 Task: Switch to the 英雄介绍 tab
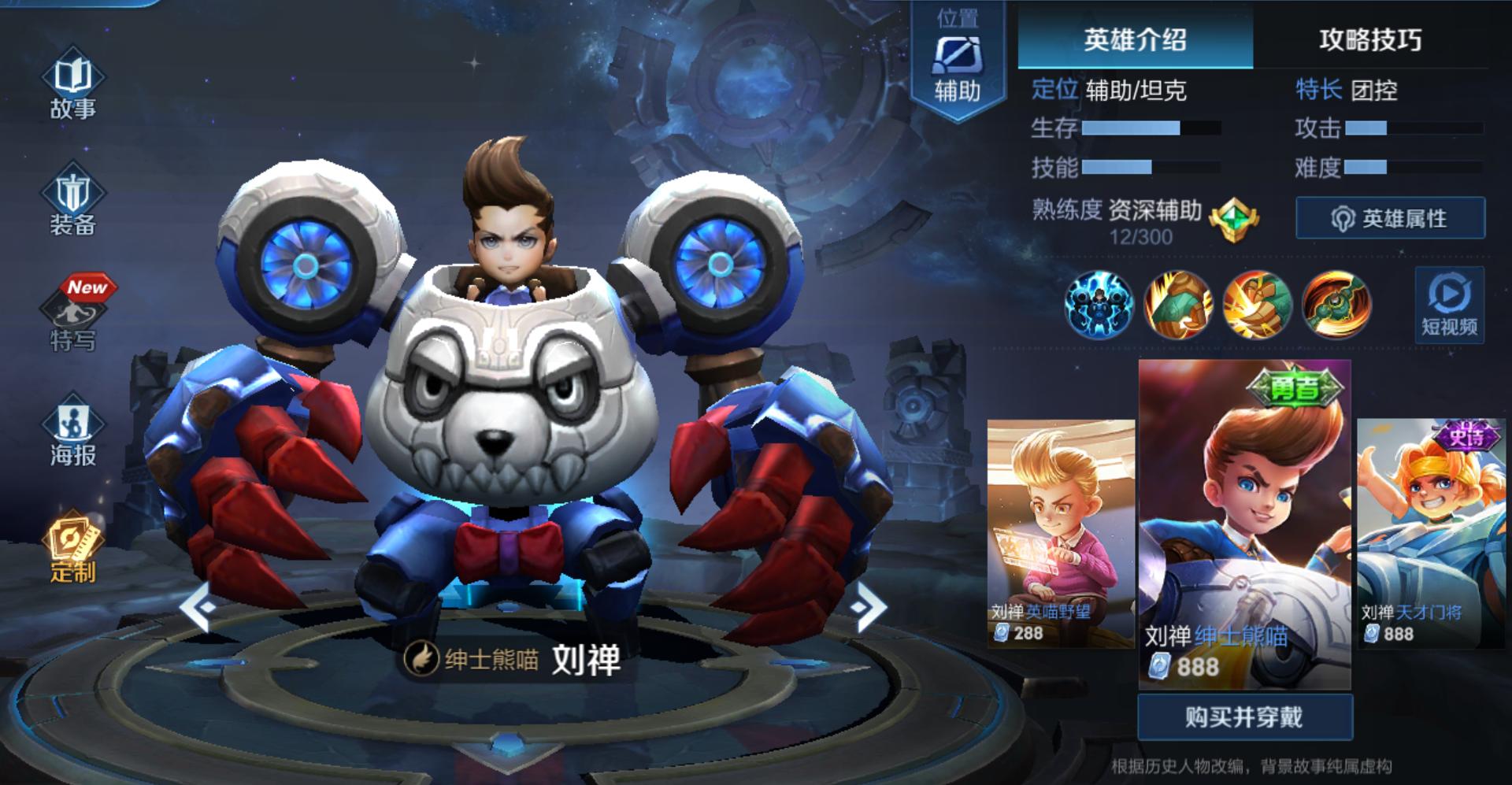point(1135,39)
